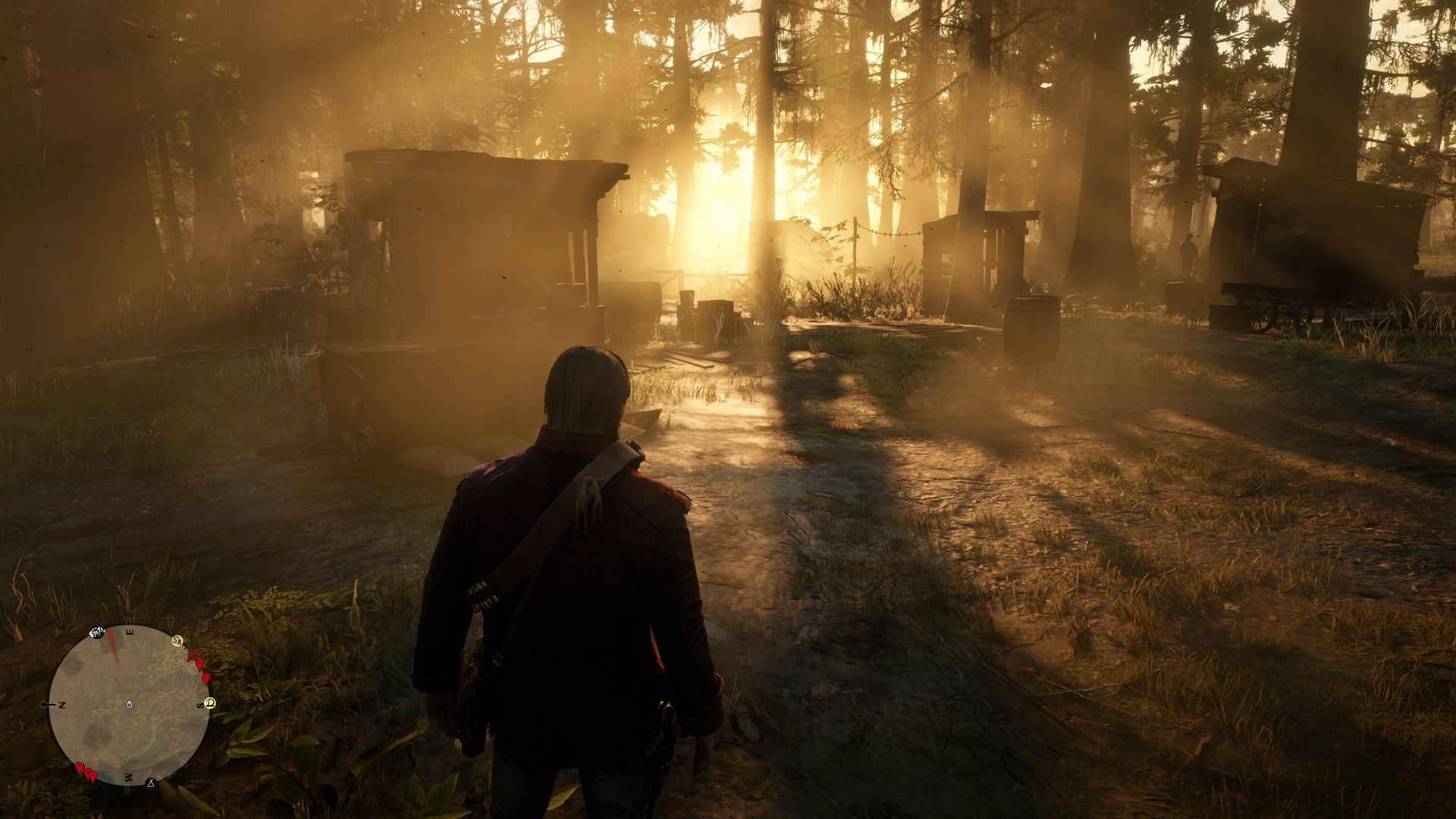Select the camp tent marker on minimap

151,782
